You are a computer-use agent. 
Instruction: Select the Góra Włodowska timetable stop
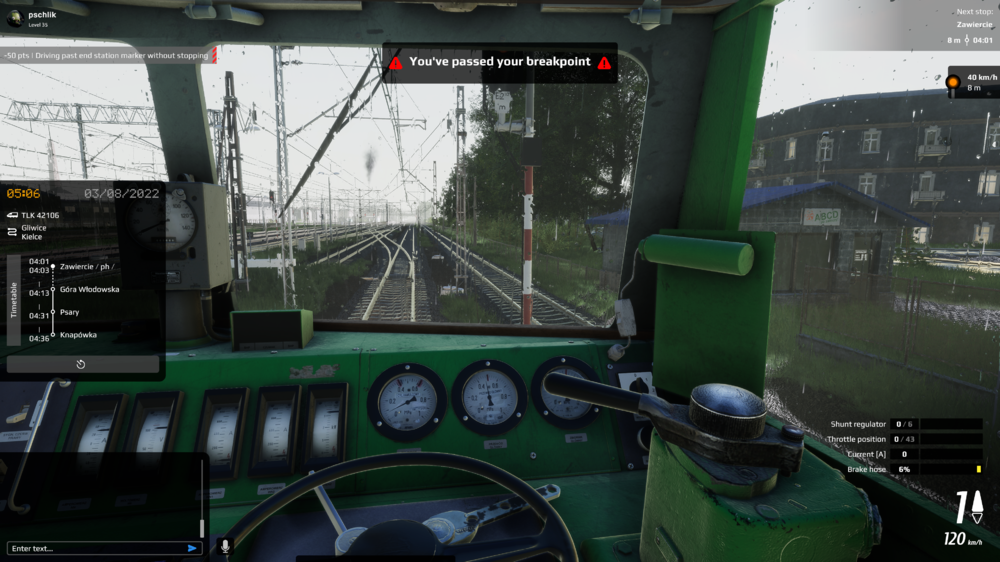point(89,289)
